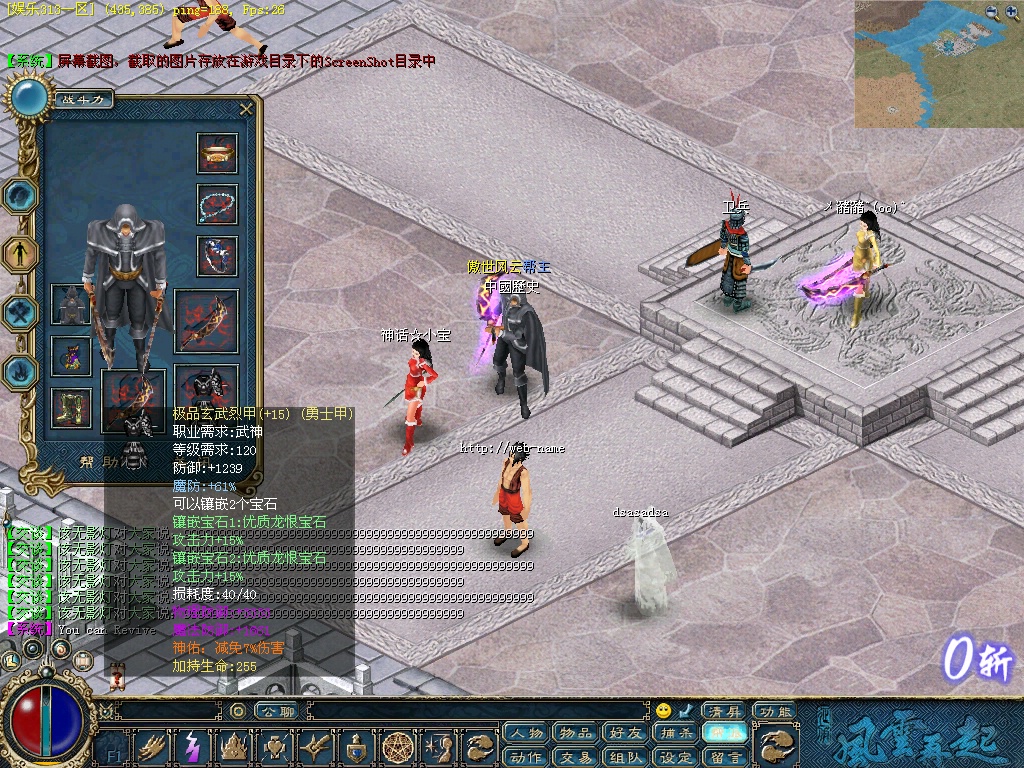Select the bead necklace equipment slot
The image size is (1024, 768).
[217, 204]
